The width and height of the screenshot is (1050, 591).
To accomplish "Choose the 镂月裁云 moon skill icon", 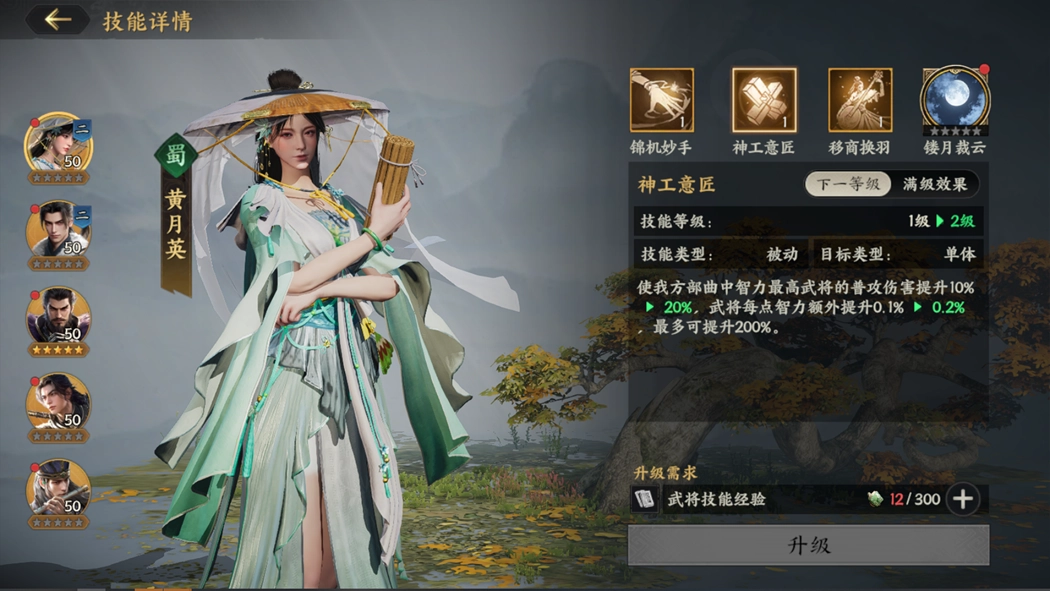I will [955, 100].
